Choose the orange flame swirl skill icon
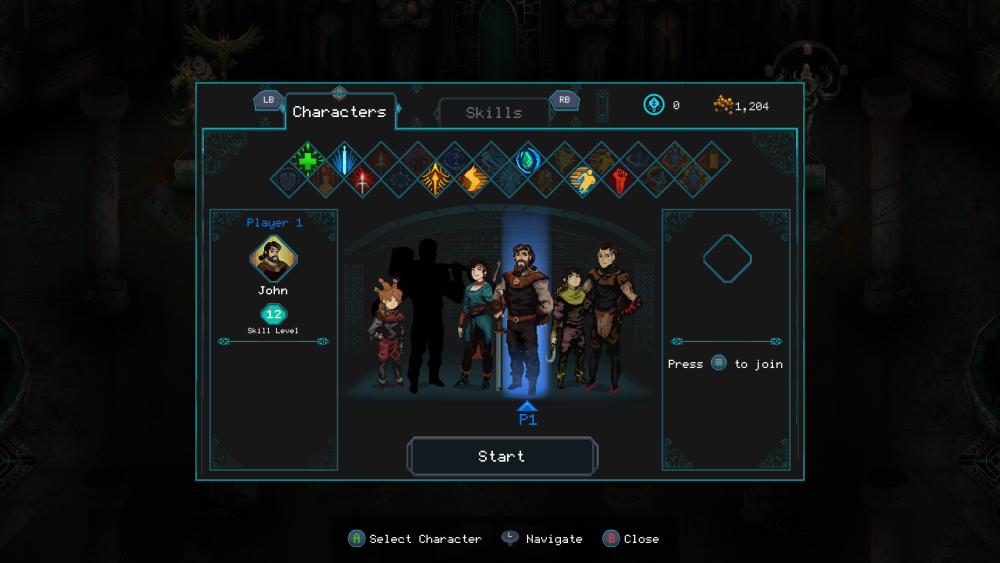Image resolution: width=1000 pixels, height=563 pixels. [x=472, y=180]
